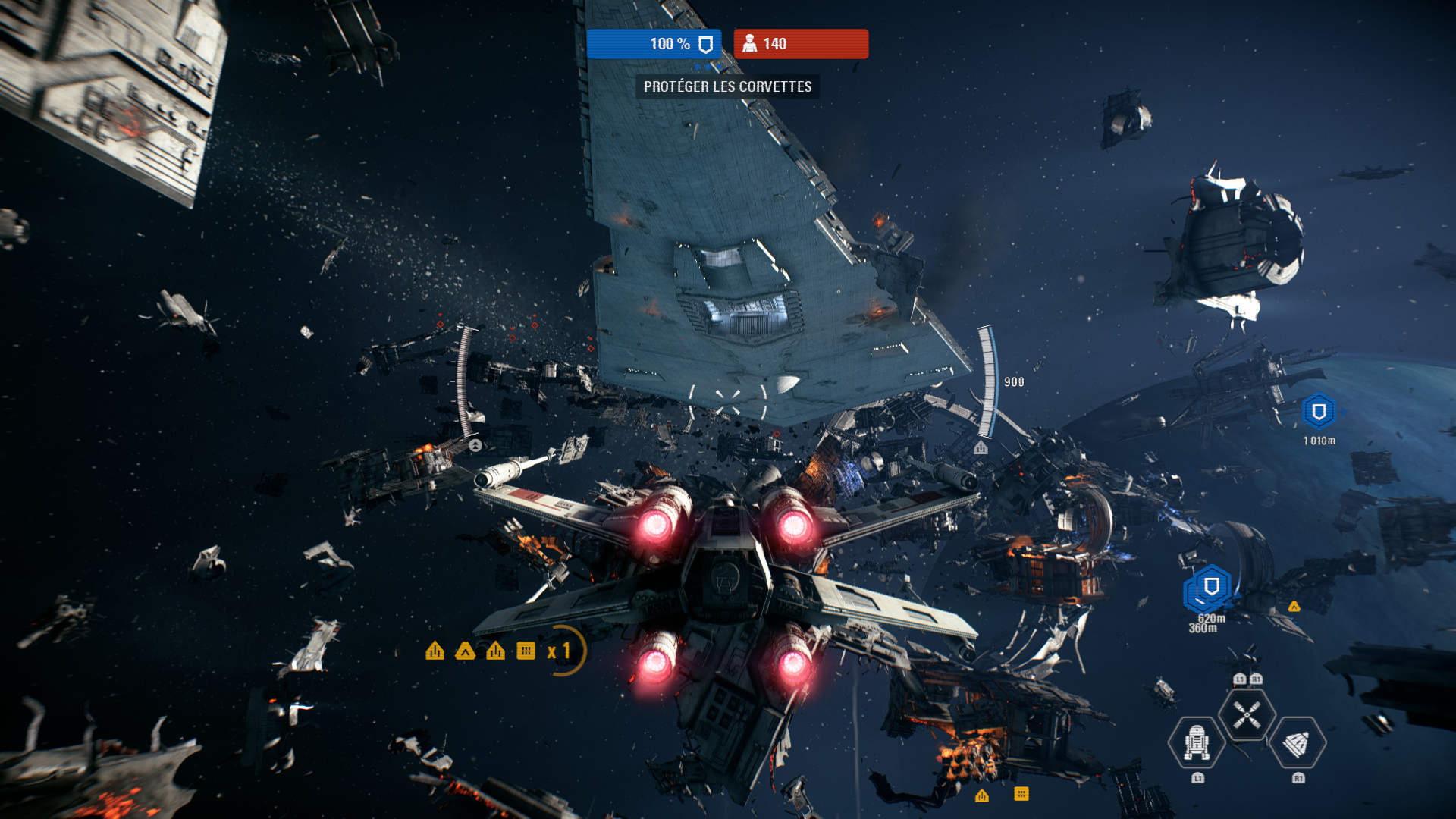Select the objective marker at 1010m
The height and width of the screenshot is (819, 1456).
pos(1319,412)
